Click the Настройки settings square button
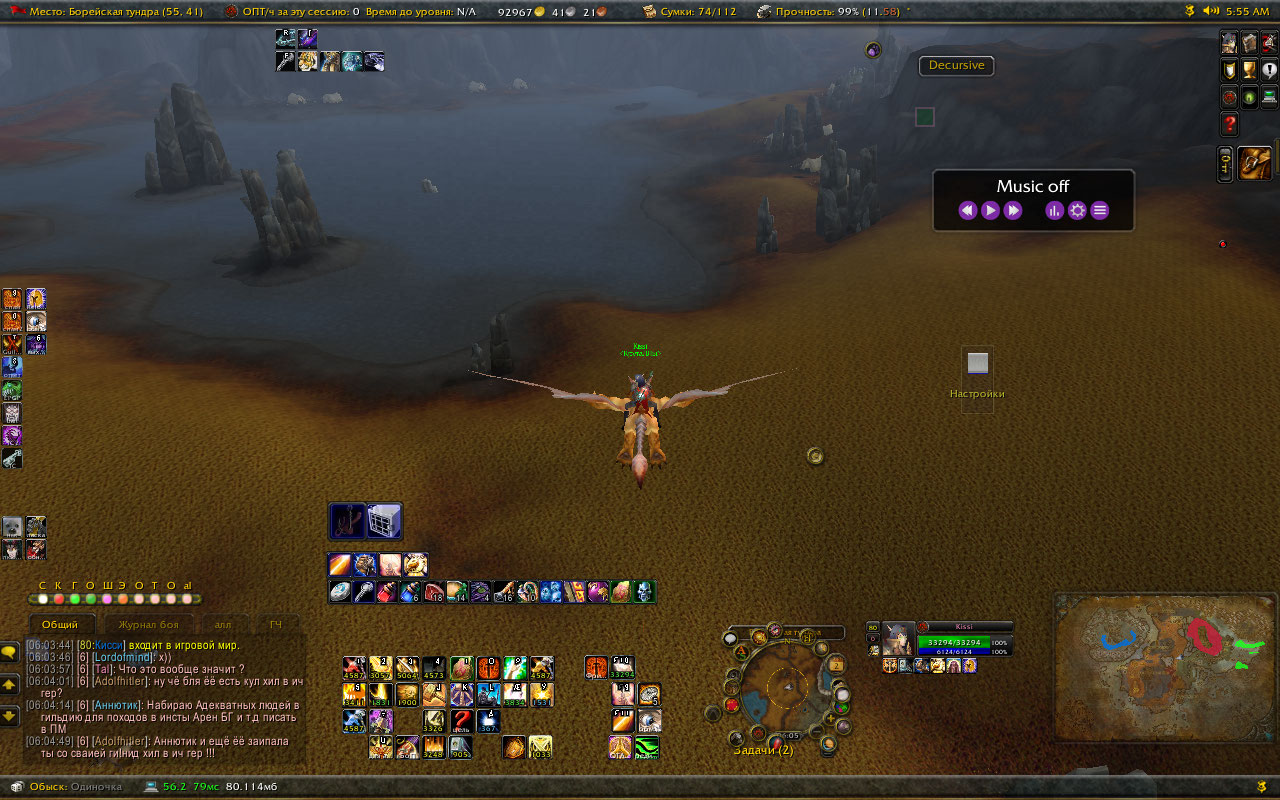Screen dimensions: 1280x800 [x=977, y=364]
